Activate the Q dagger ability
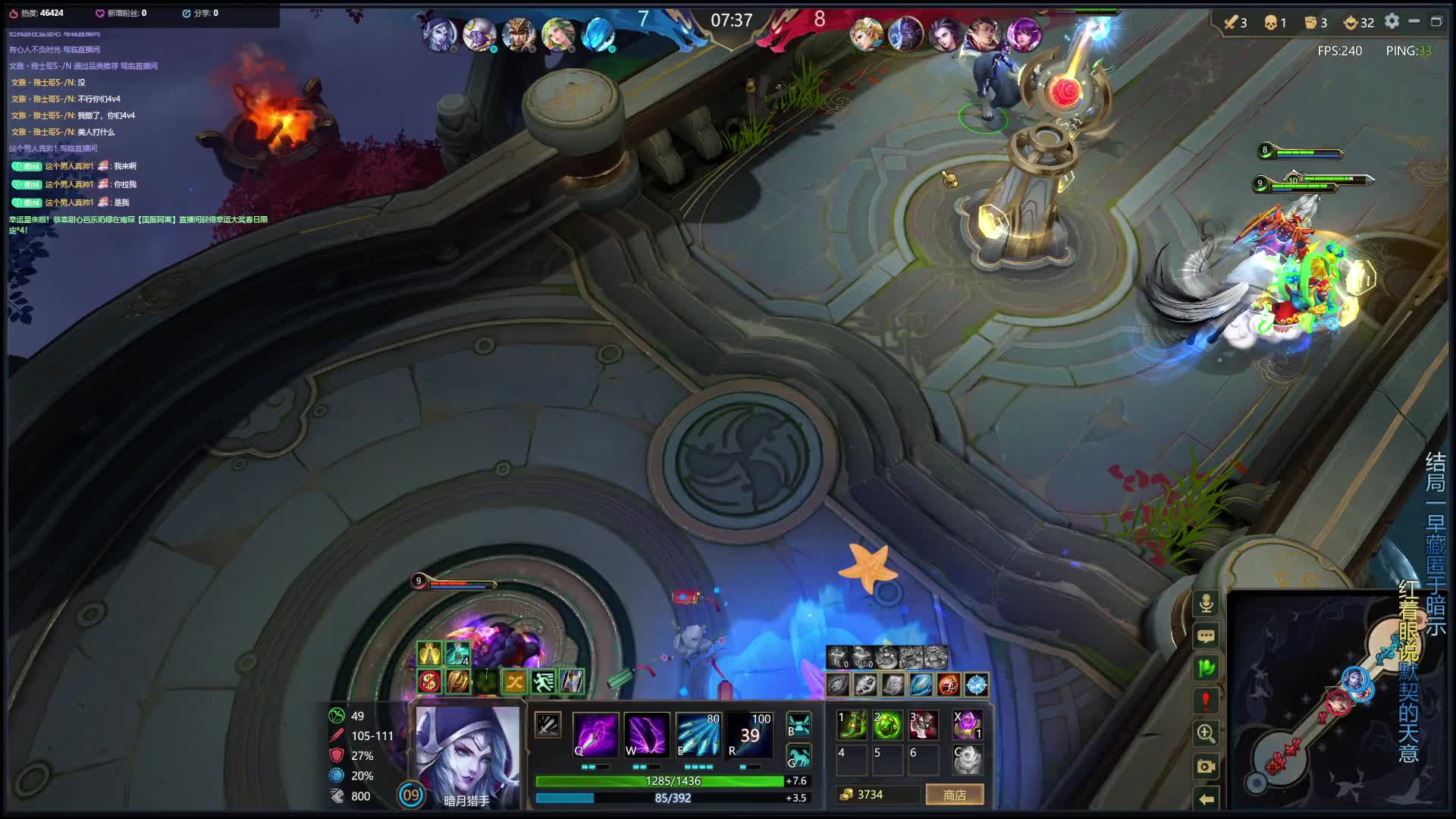The height and width of the screenshot is (819, 1456). 595,734
